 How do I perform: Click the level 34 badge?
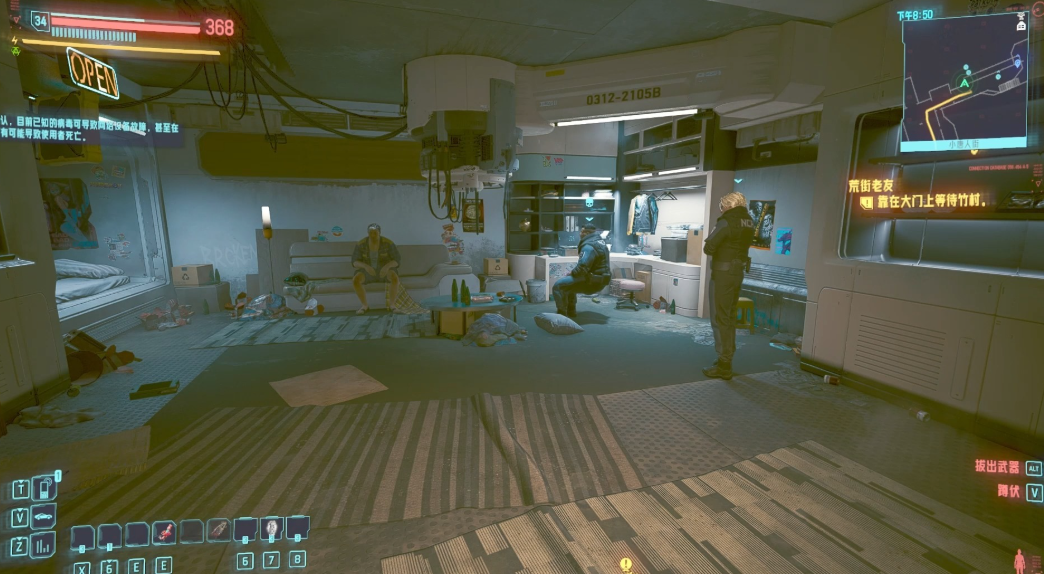point(40,20)
